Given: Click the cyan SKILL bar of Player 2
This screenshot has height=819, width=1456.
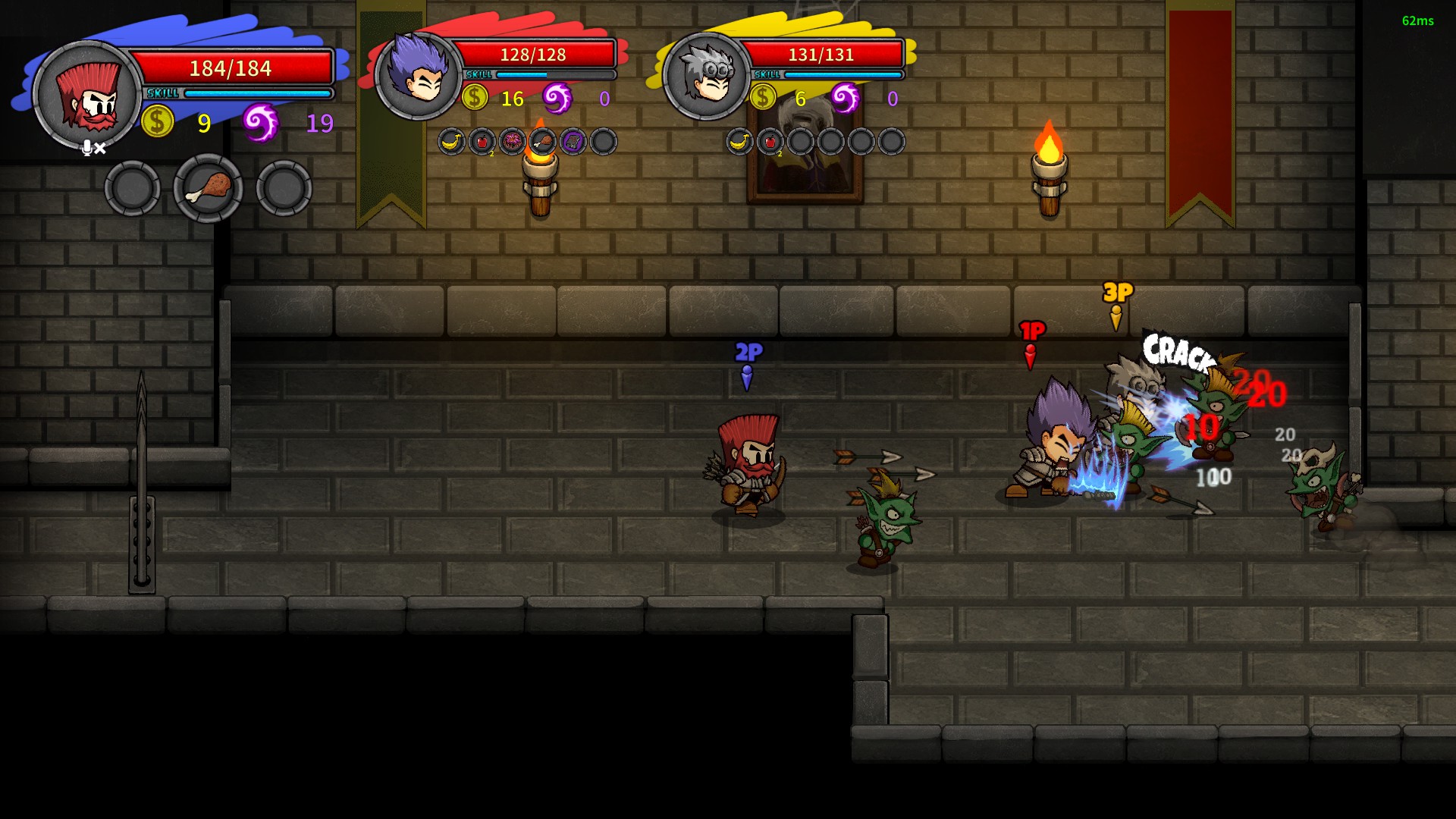Looking at the screenshot, I should [x=523, y=75].
